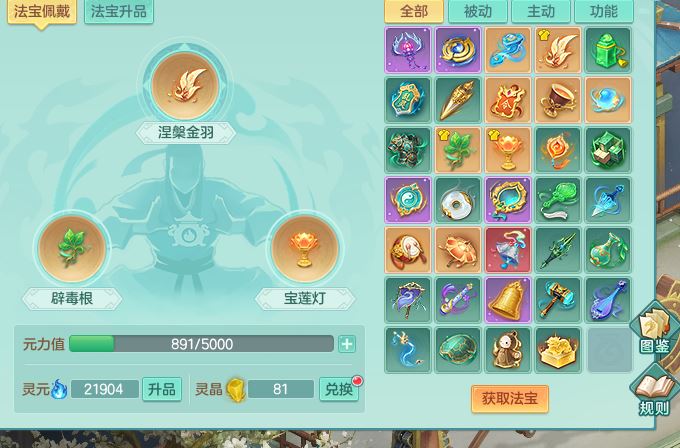The image size is (680, 448).
Task: Pick the green jade seal treasure
Action: pos(608,50)
